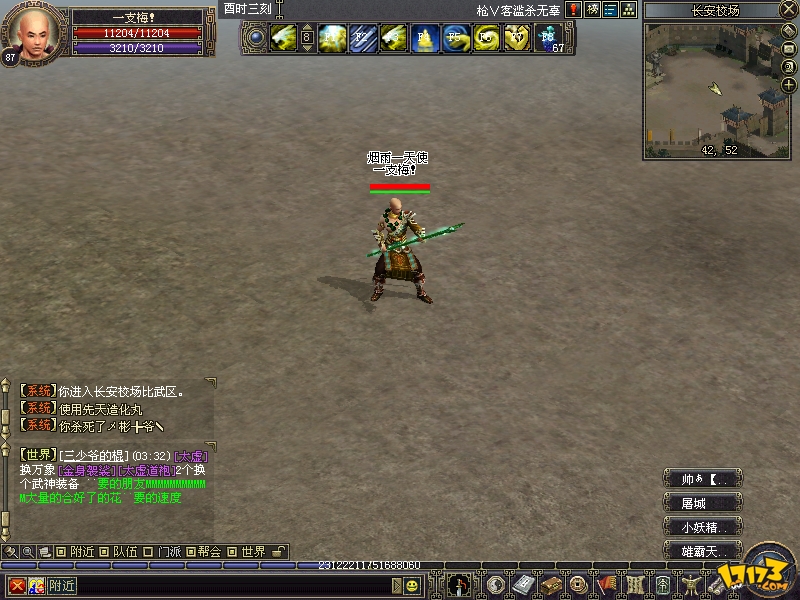Image resolution: width=800 pixels, height=600 pixels.
Task: Activate the F8 potion slot with count 67
Action: pos(548,39)
